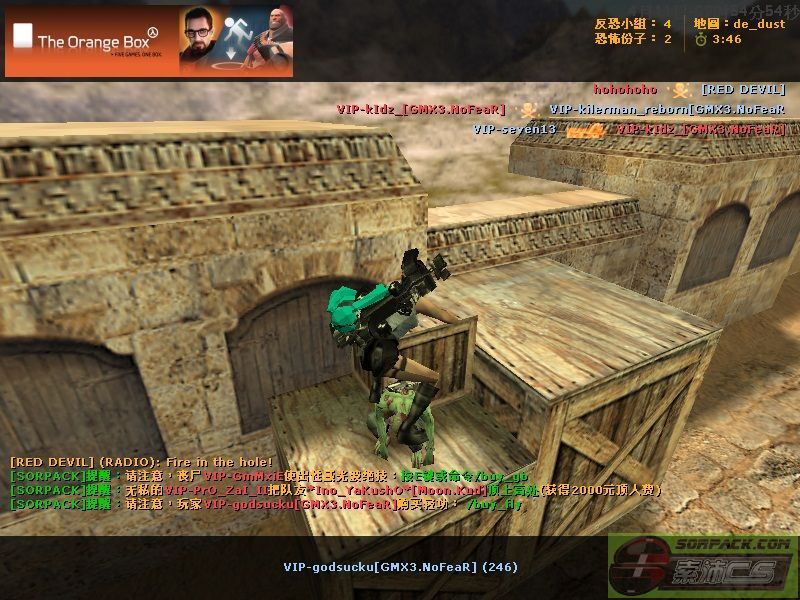Click the SORPACK.COM logo

(x=702, y=567)
